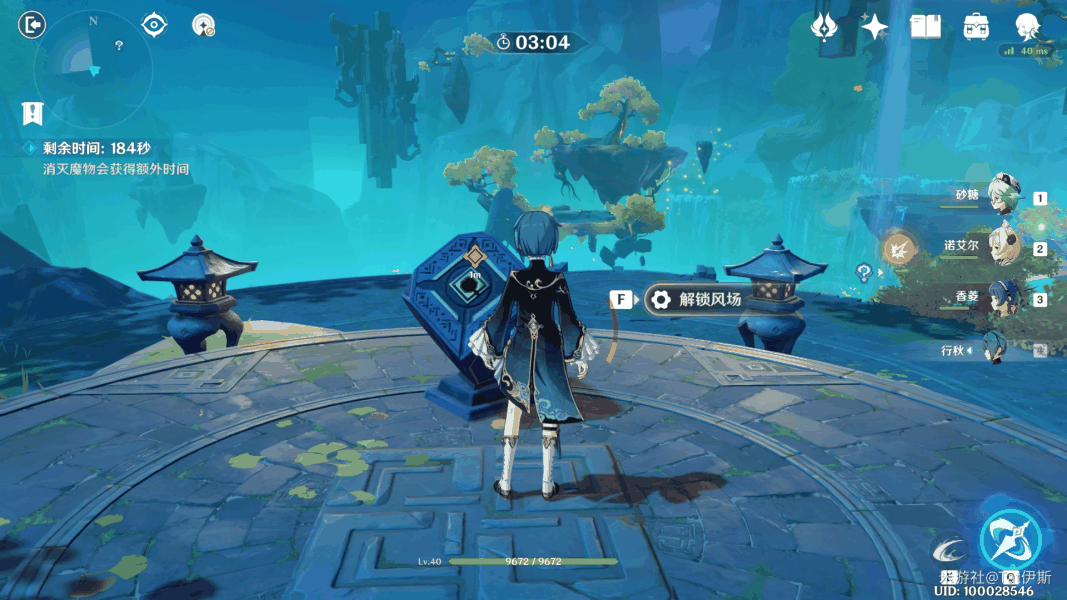The width and height of the screenshot is (1067, 600).
Task: Open the backpack inventory
Action: (976, 27)
